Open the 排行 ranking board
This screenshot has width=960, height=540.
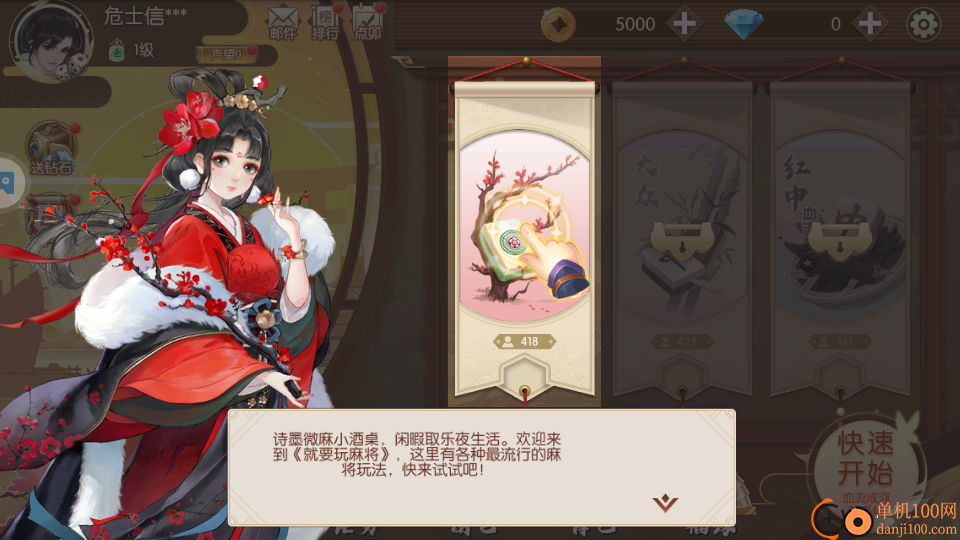coord(325,22)
